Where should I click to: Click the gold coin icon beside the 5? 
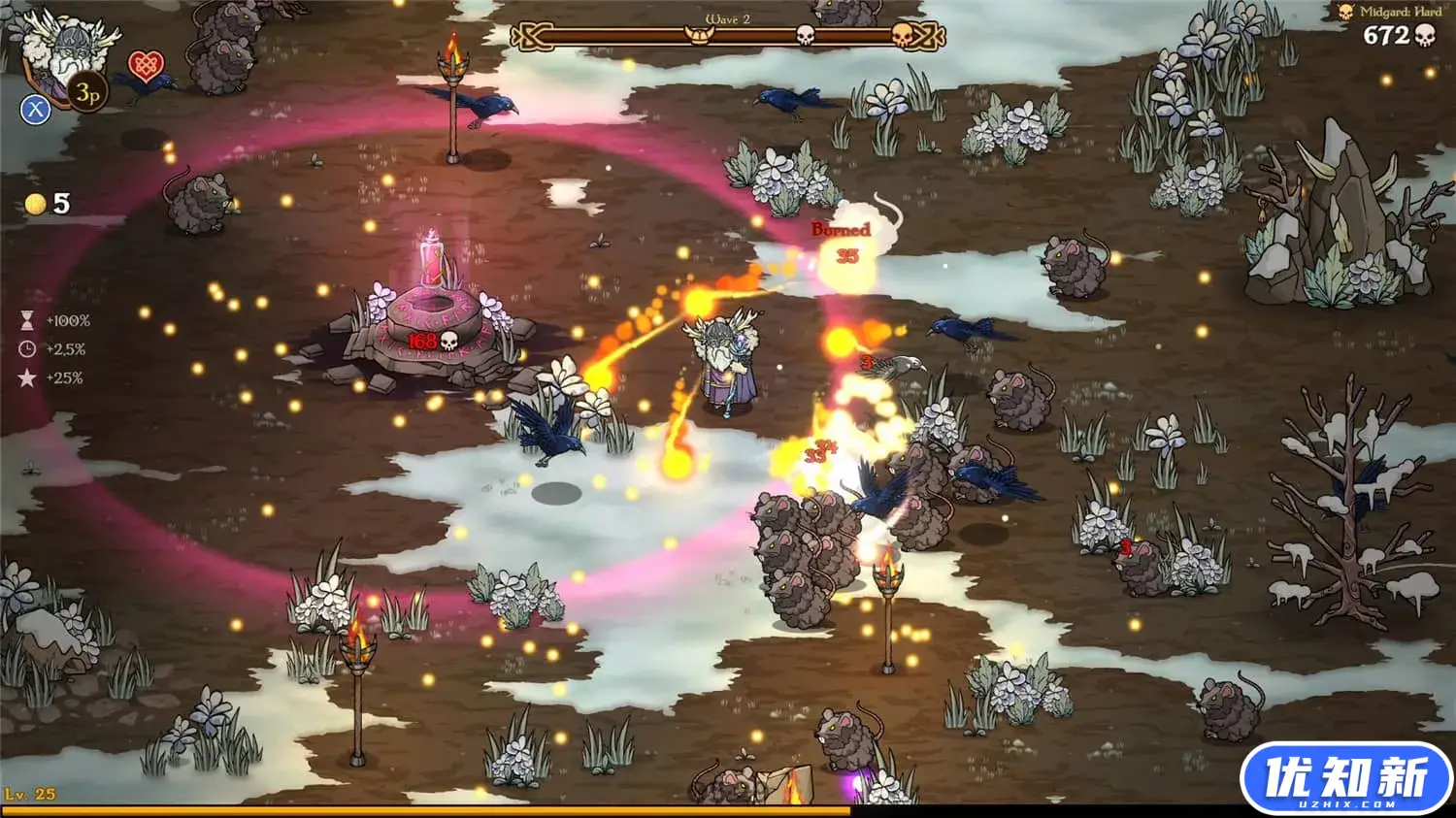point(35,204)
